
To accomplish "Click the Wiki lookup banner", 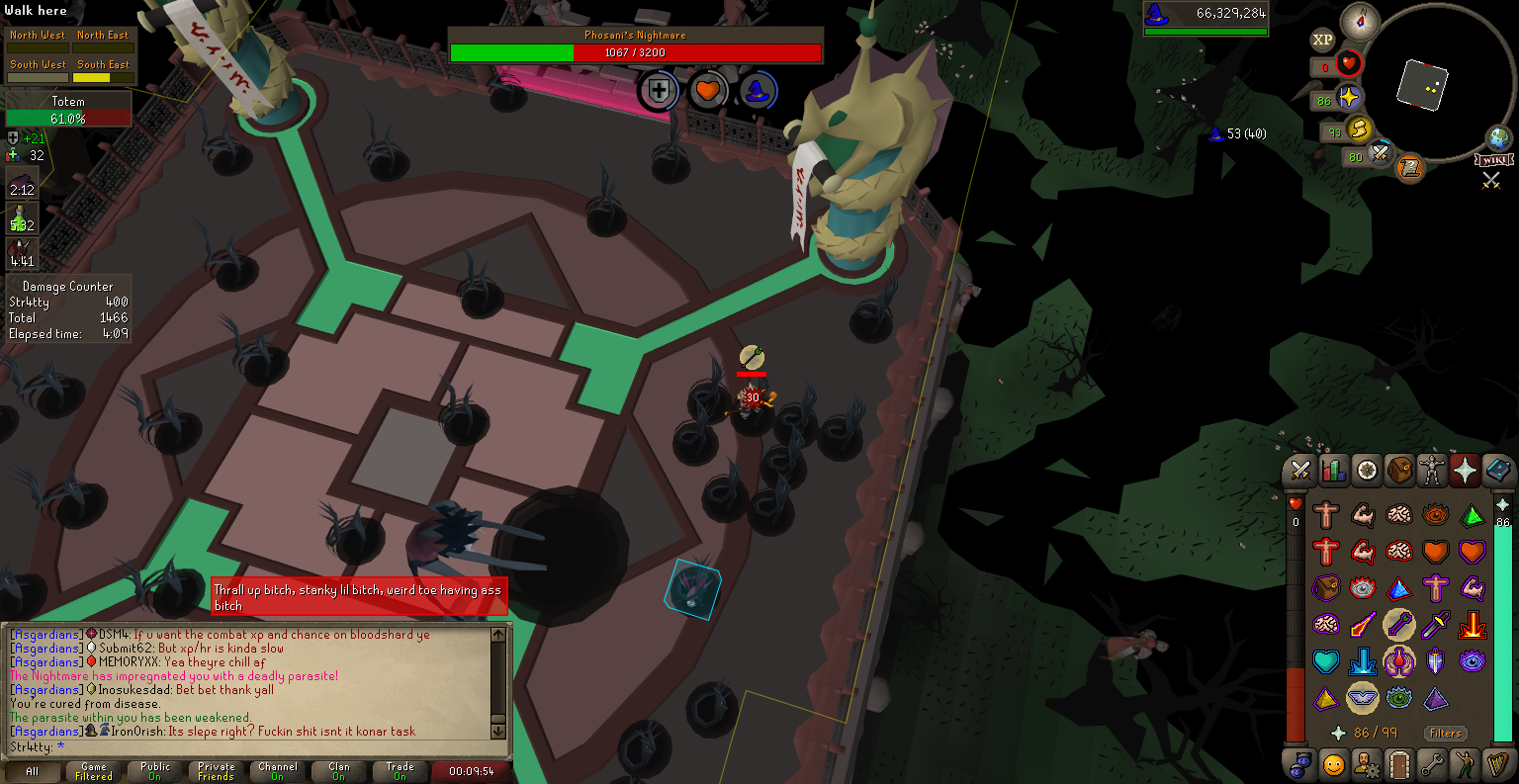I will click(1494, 160).
